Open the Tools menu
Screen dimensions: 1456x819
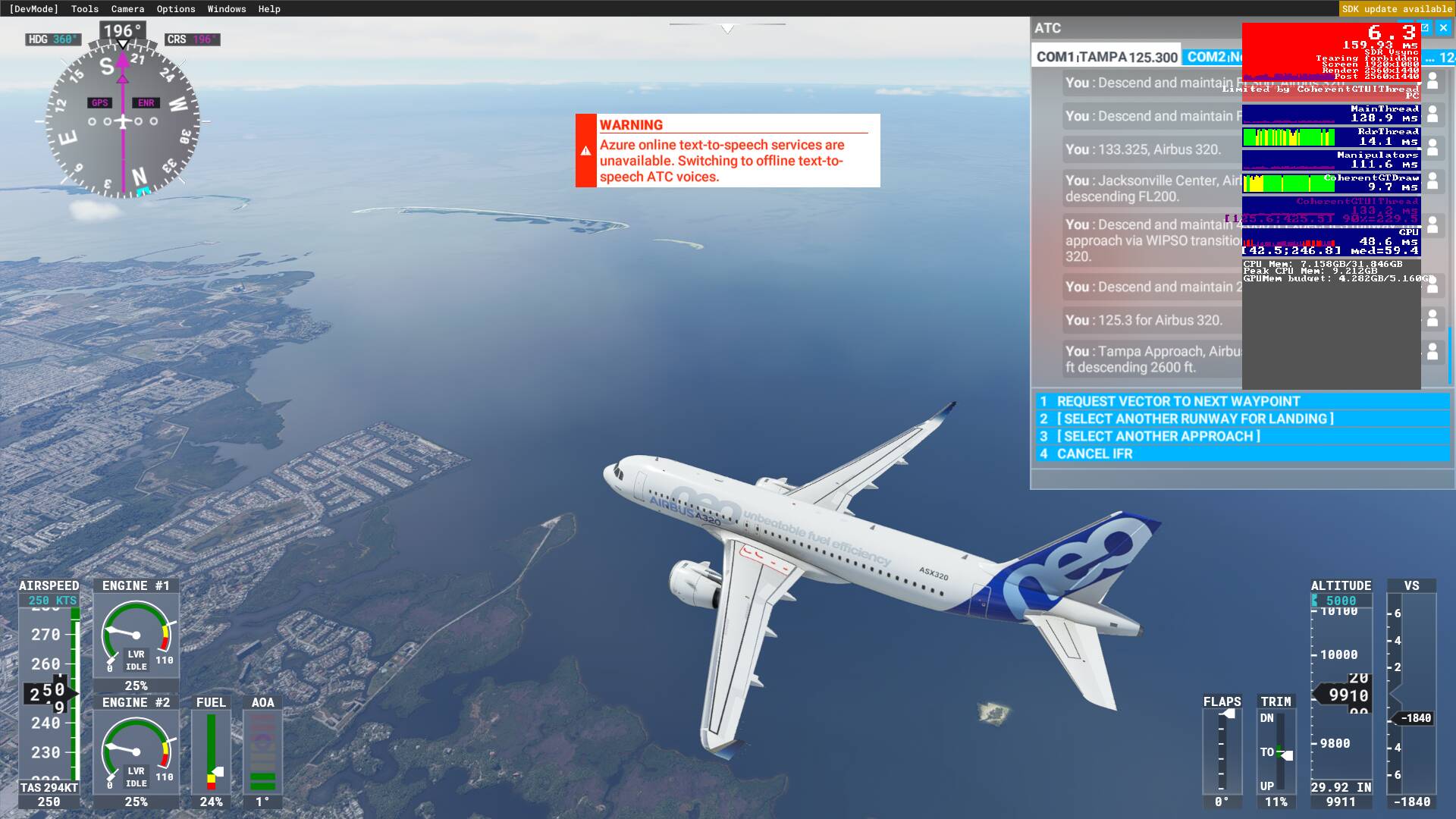85,9
